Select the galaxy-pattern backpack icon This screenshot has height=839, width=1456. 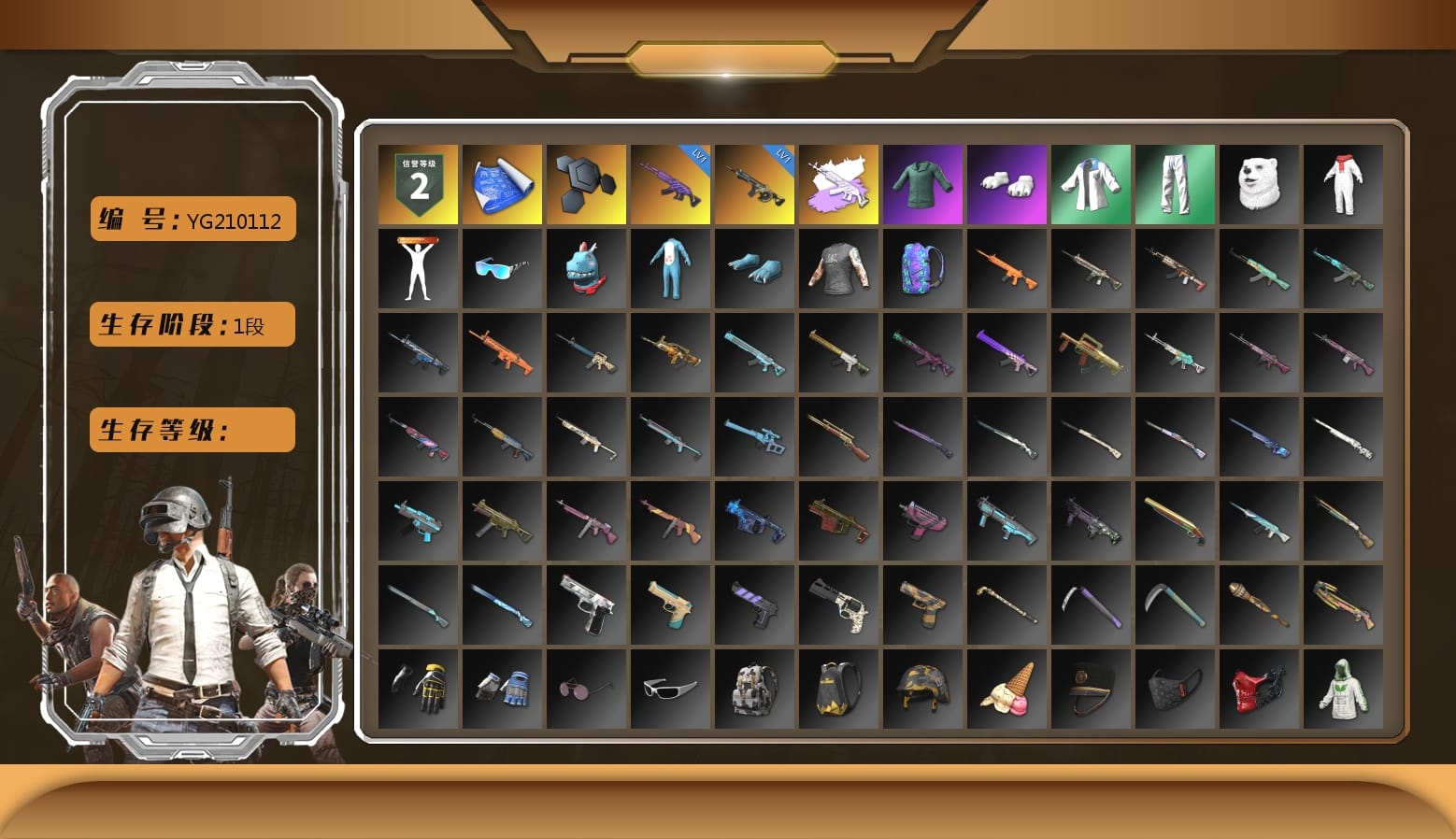tap(922, 268)
